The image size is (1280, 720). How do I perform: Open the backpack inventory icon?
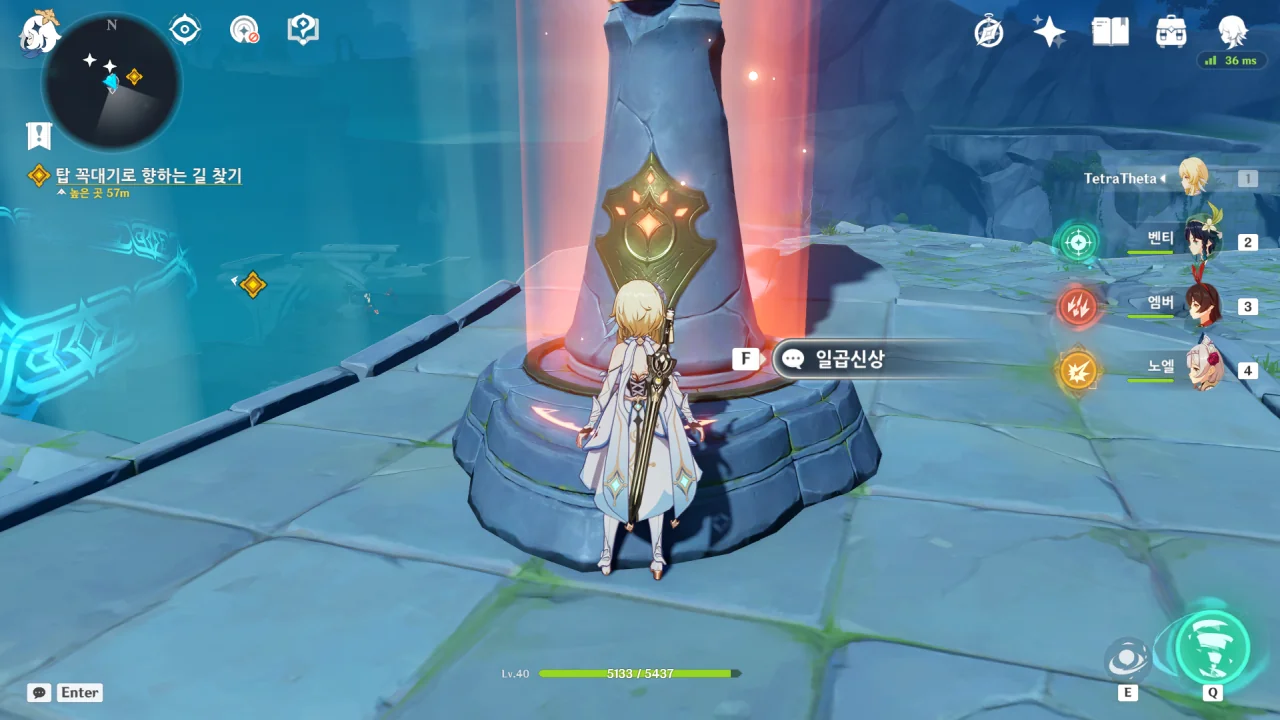tap(1170, 32)
